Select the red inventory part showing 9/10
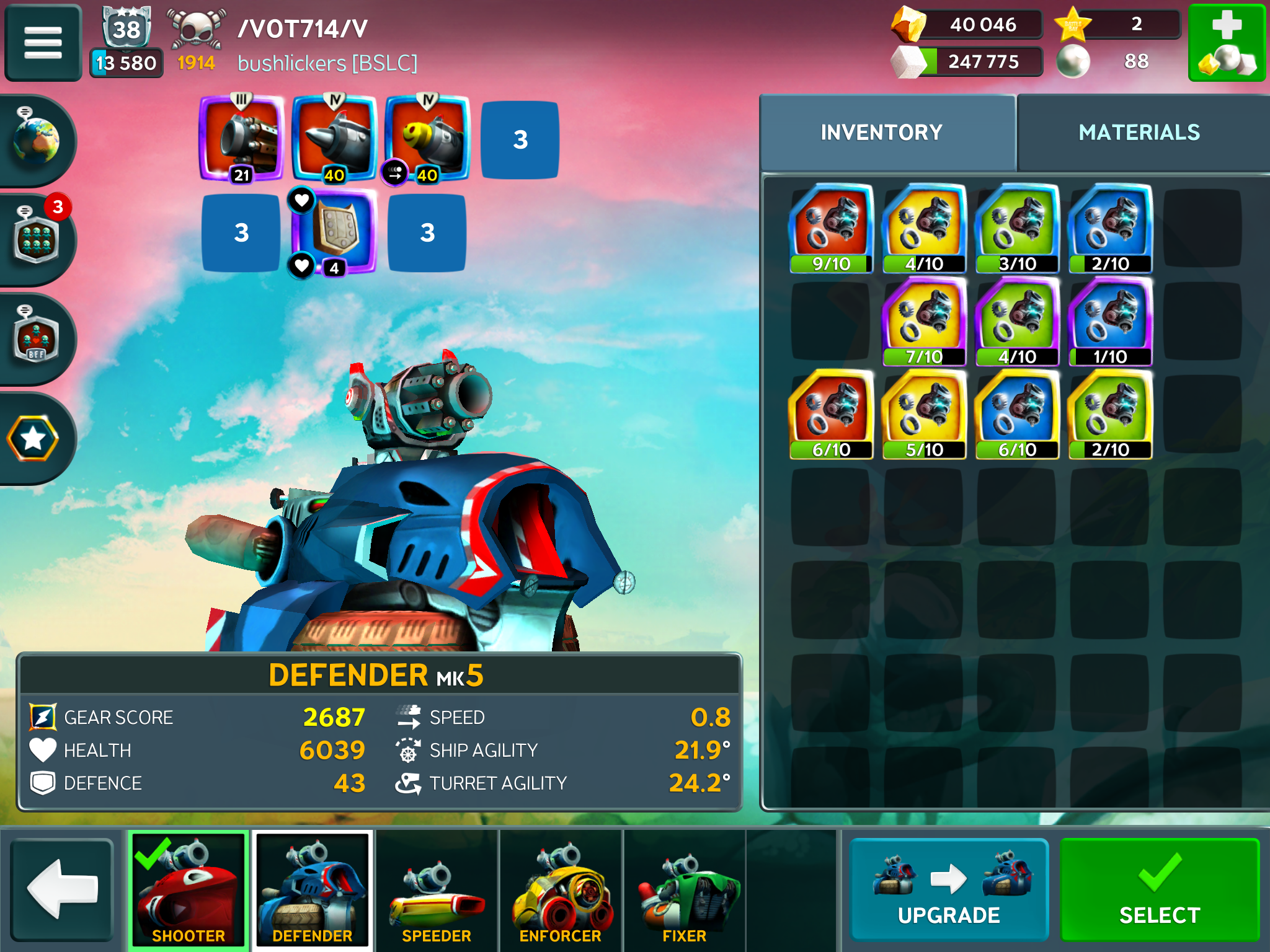The width and height of the screenshot is (1270, 952). 831,228
